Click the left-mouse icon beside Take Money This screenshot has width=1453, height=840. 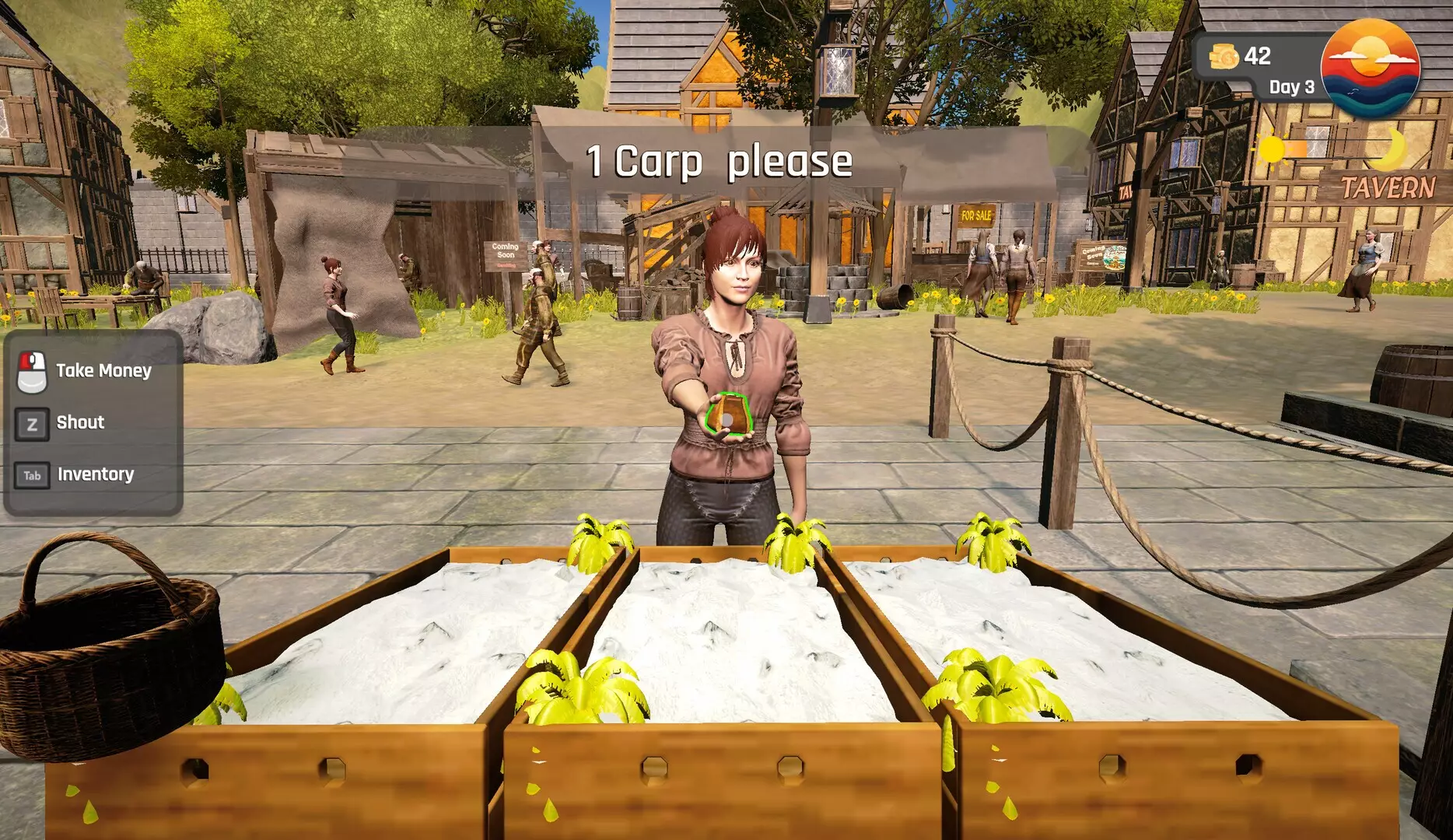[x=31, y=370]
